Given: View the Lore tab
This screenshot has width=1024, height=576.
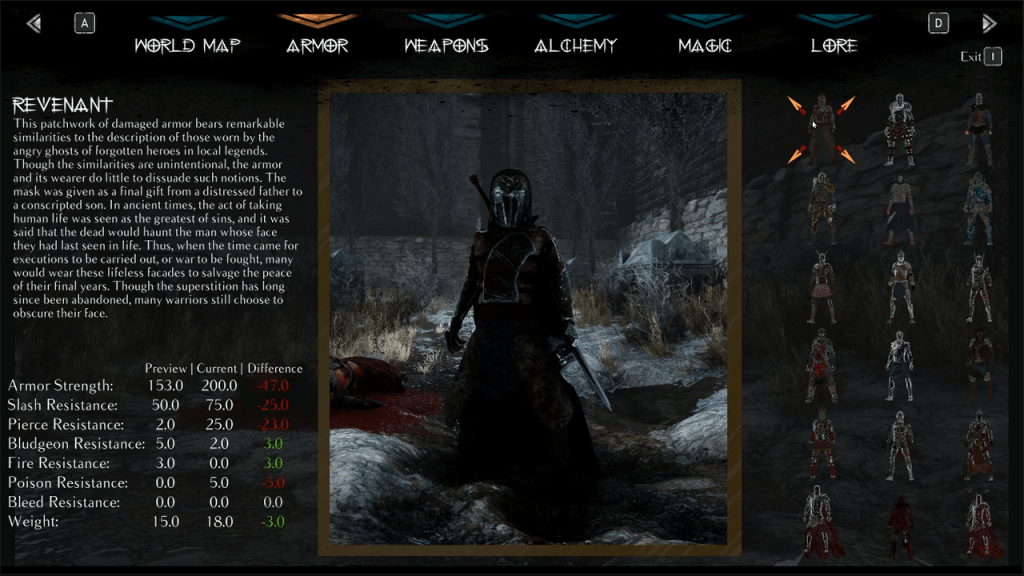Looking at the screenshot, I should coord(835,45).
